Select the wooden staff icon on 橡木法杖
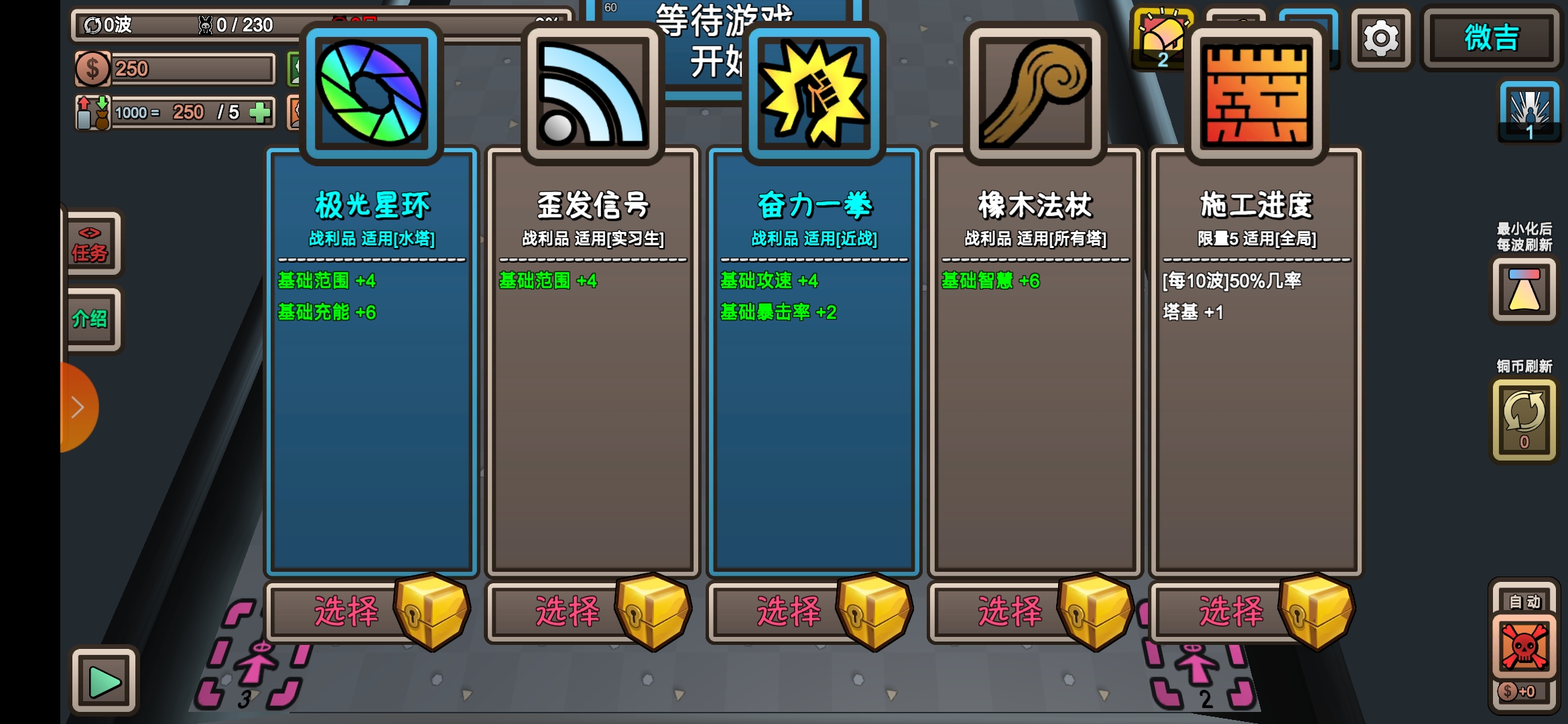 point(1034,94)
